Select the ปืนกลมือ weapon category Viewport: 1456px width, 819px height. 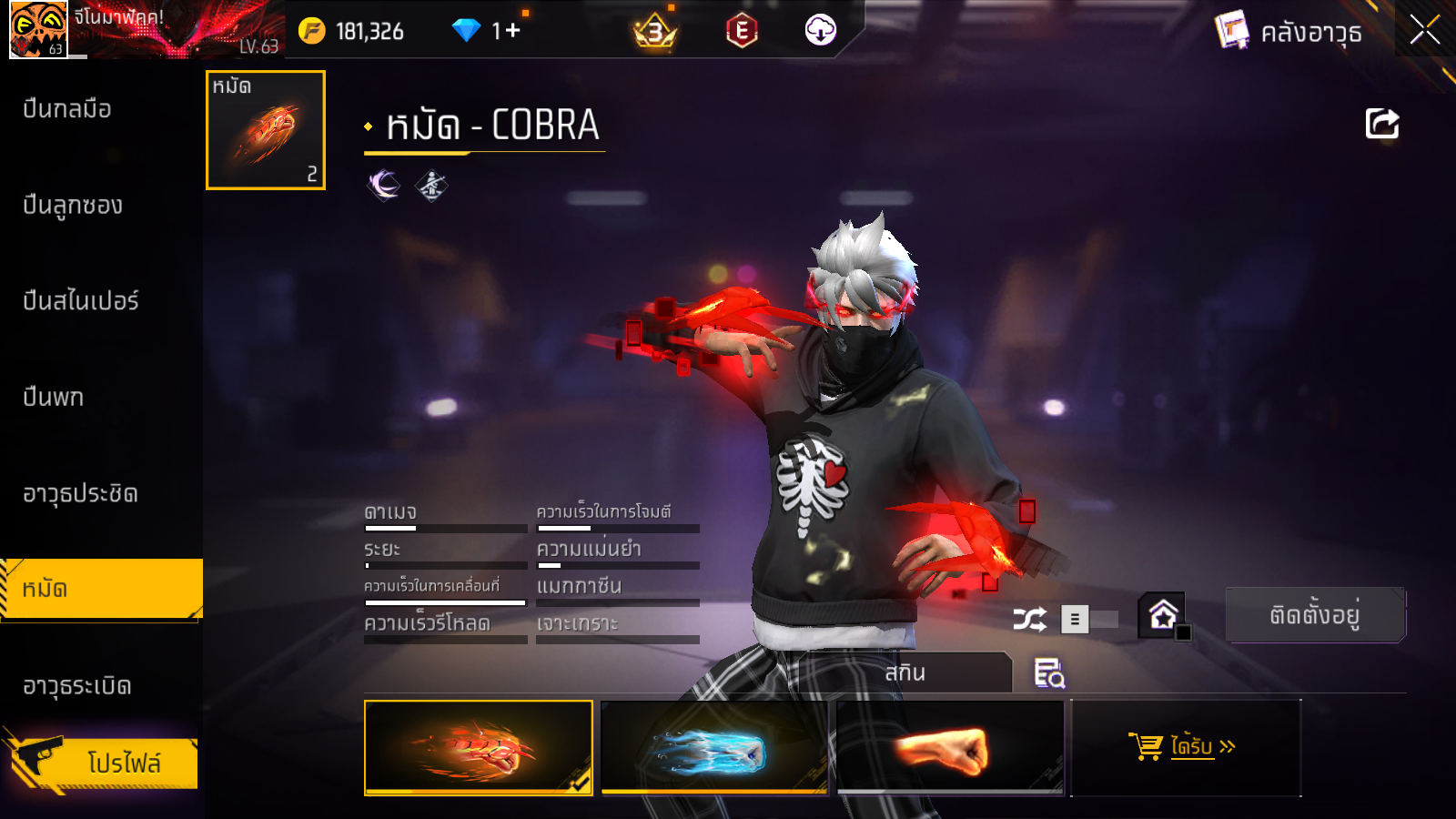[68, 109]
